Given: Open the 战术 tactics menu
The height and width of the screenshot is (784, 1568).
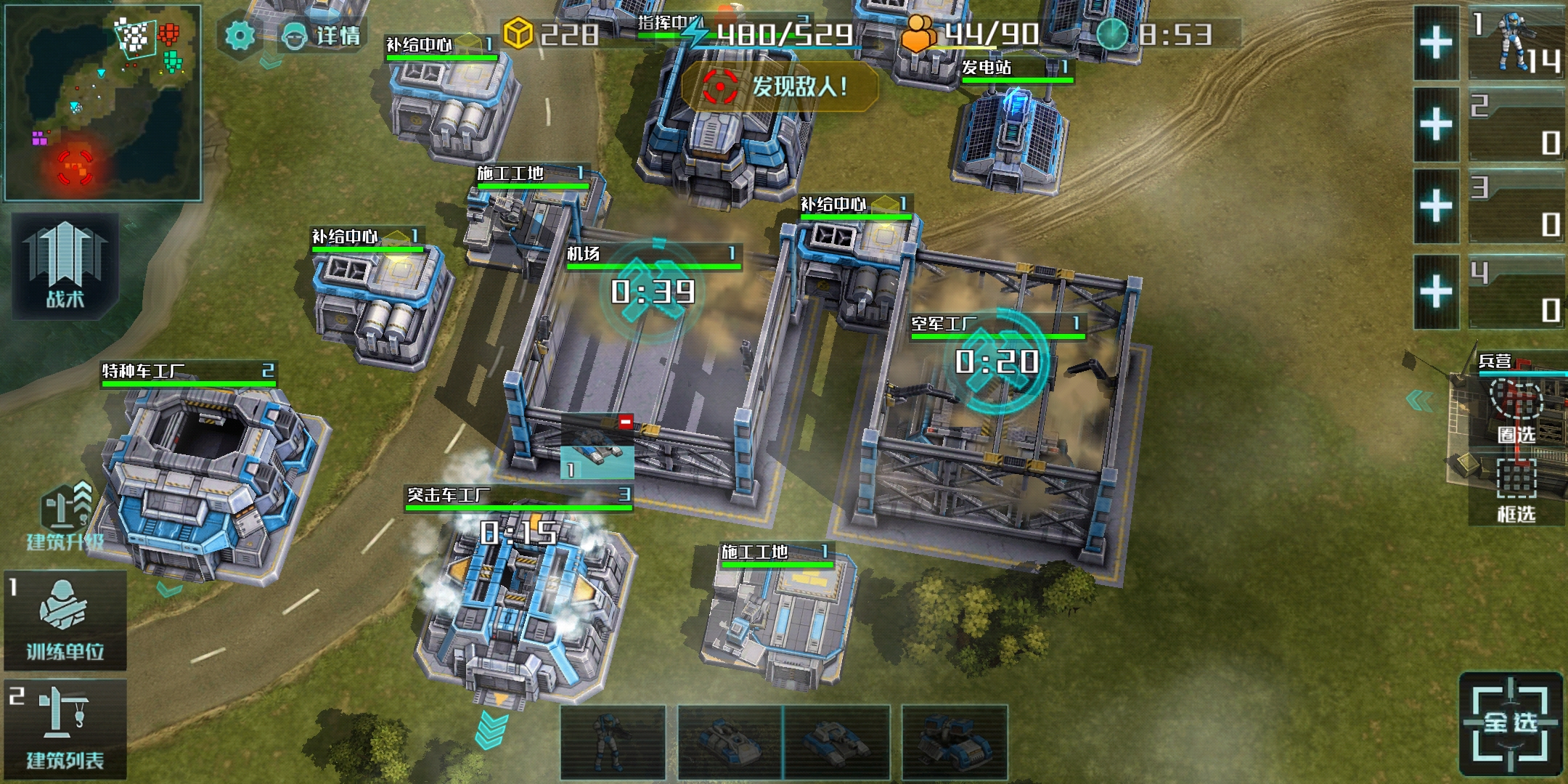Looking at the screenshot, I should click(x=65, y=266).
